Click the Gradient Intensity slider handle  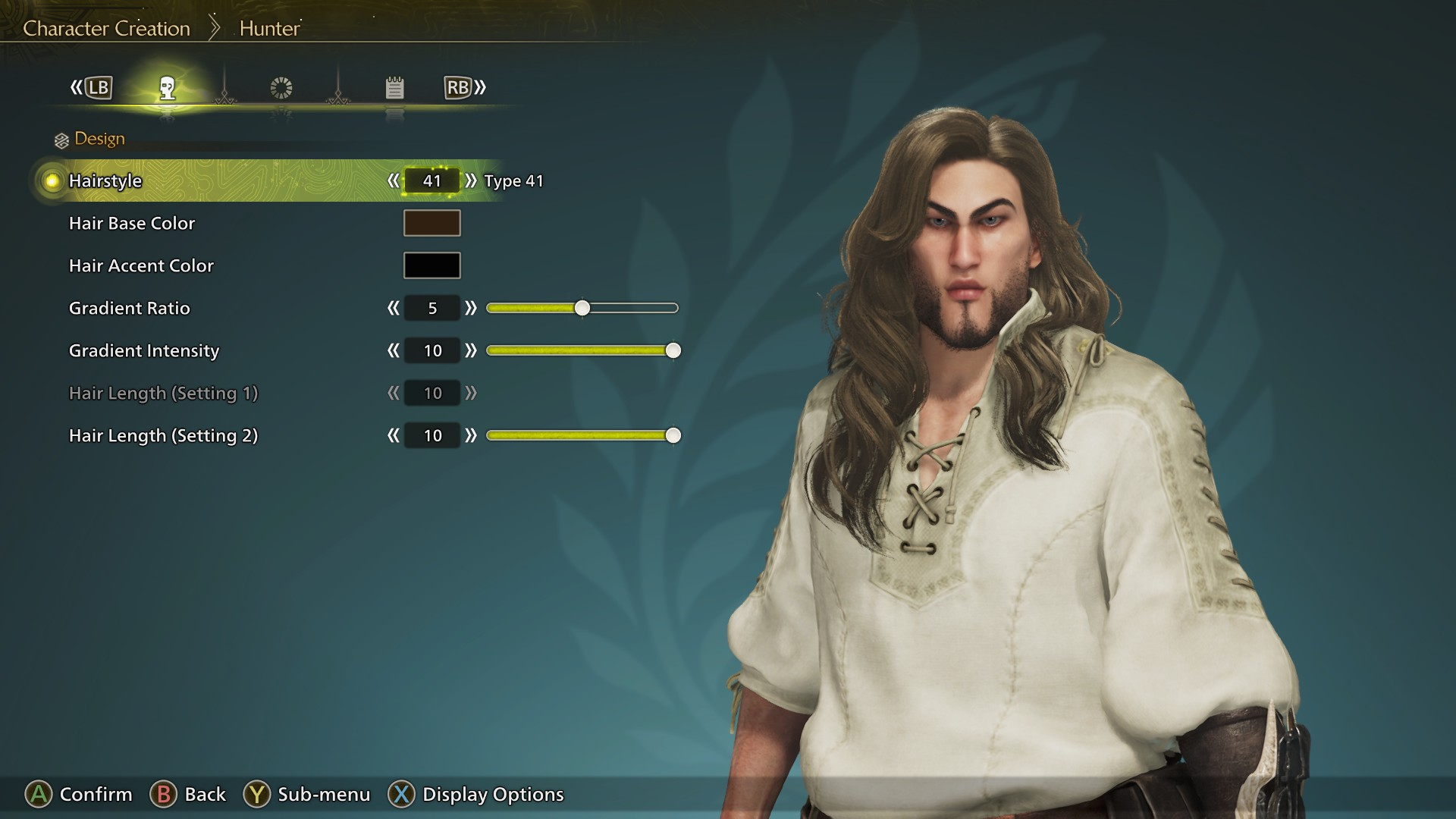(x=673, y=350)
